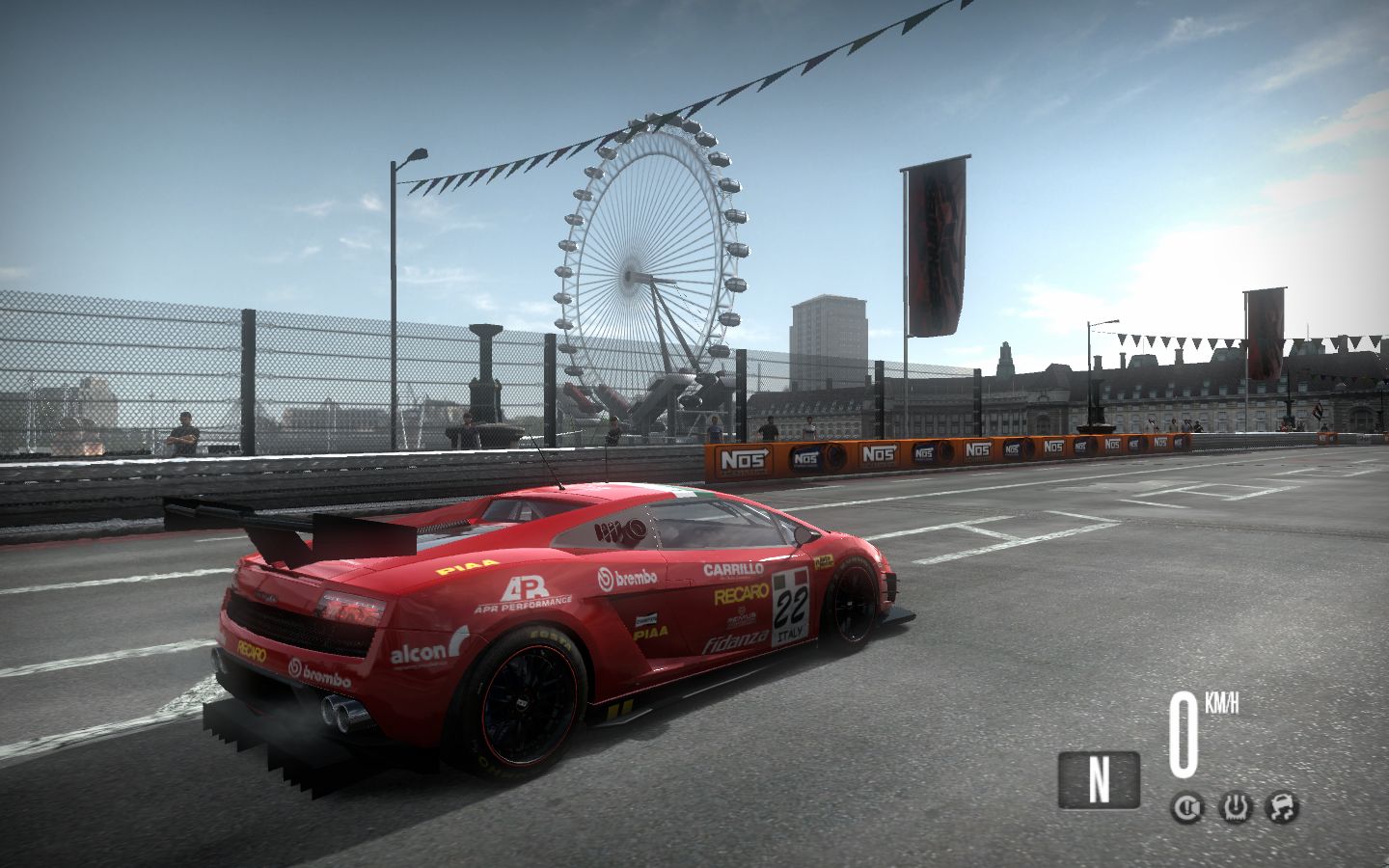Click the brake assist warning icon
The width and height of the screenshot is (1389, 868).
tap(1187, 806)
